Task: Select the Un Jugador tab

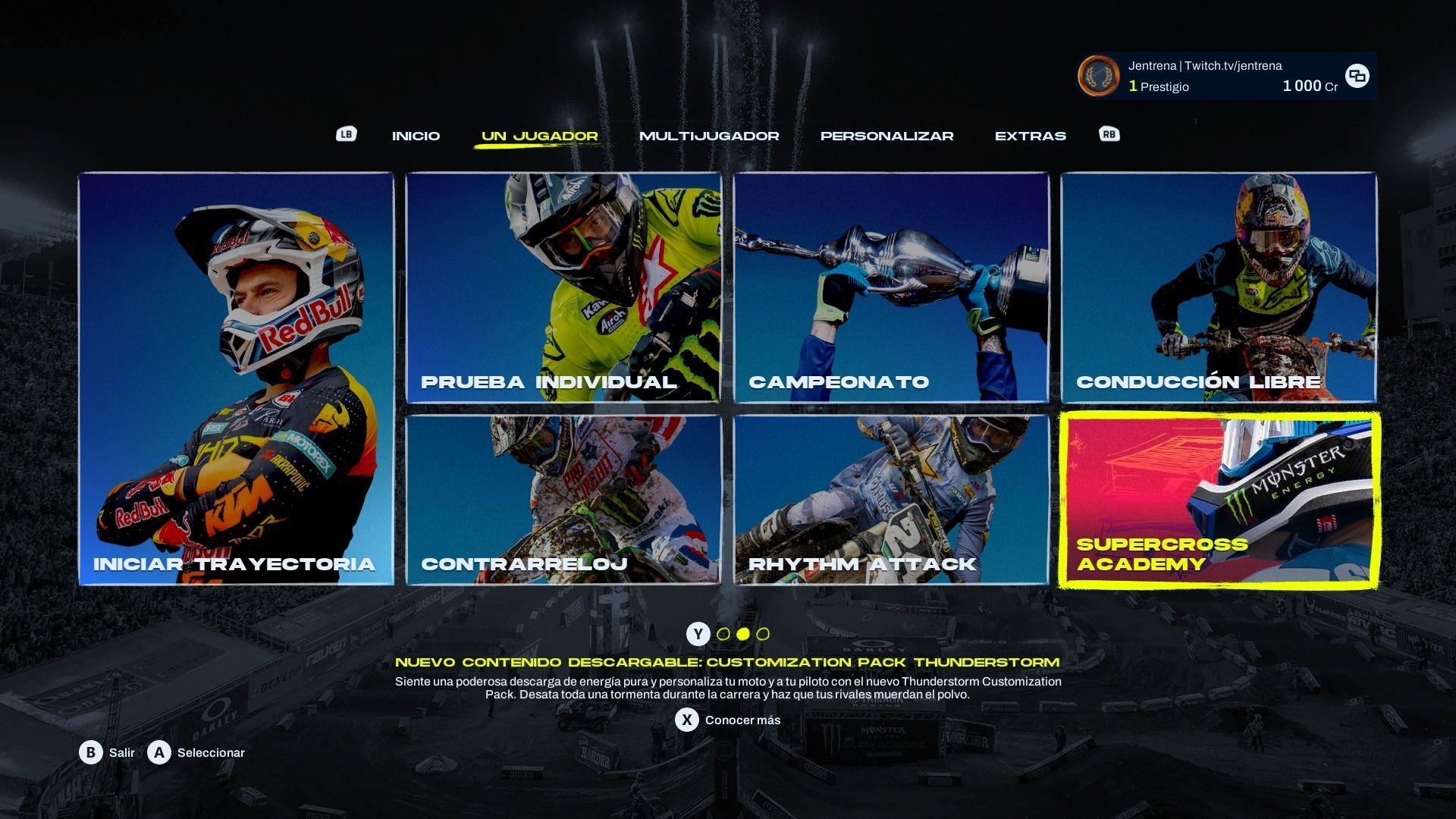Action: click(539, 136)
